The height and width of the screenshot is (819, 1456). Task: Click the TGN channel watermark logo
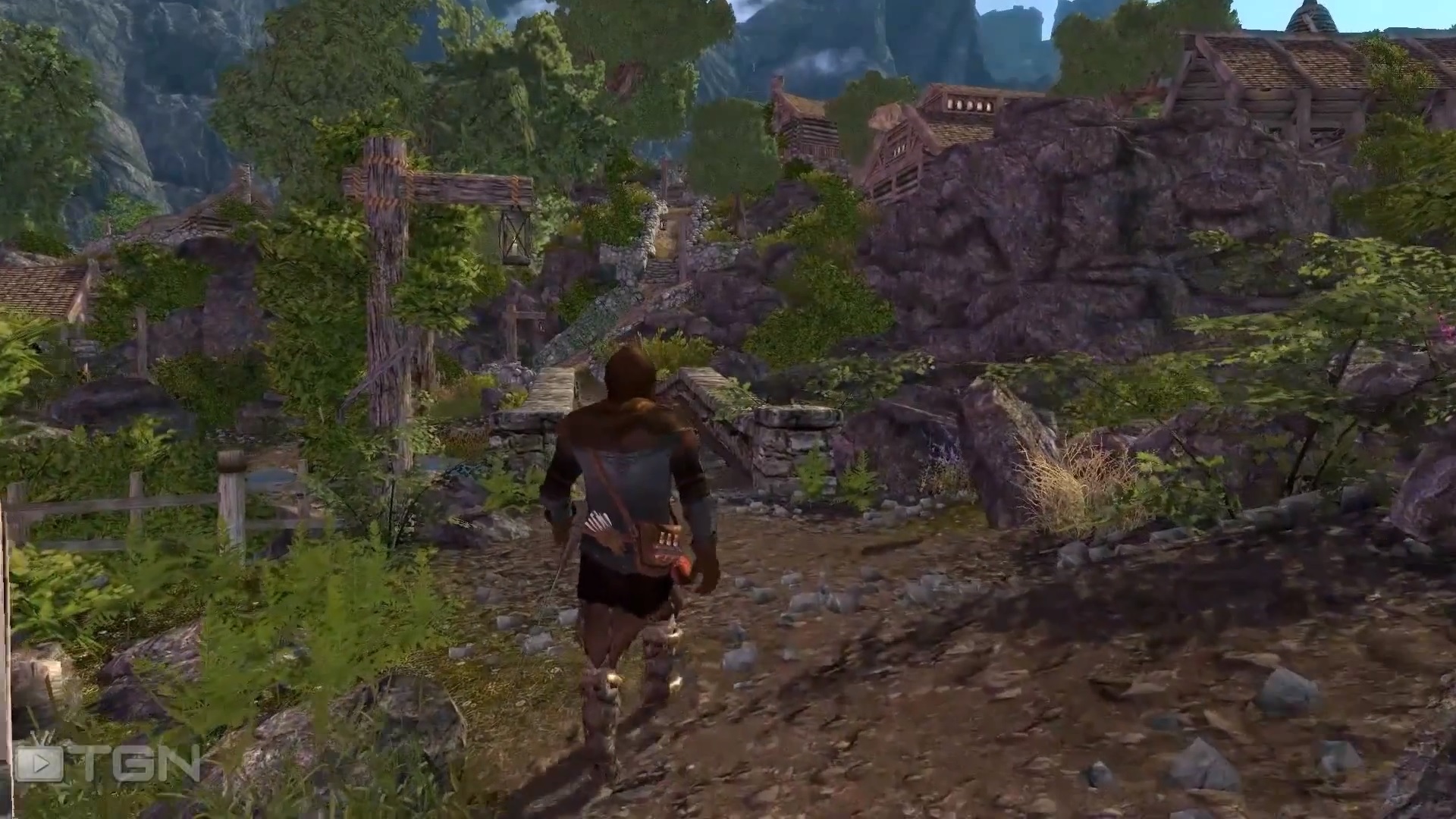tap(106, 764)
